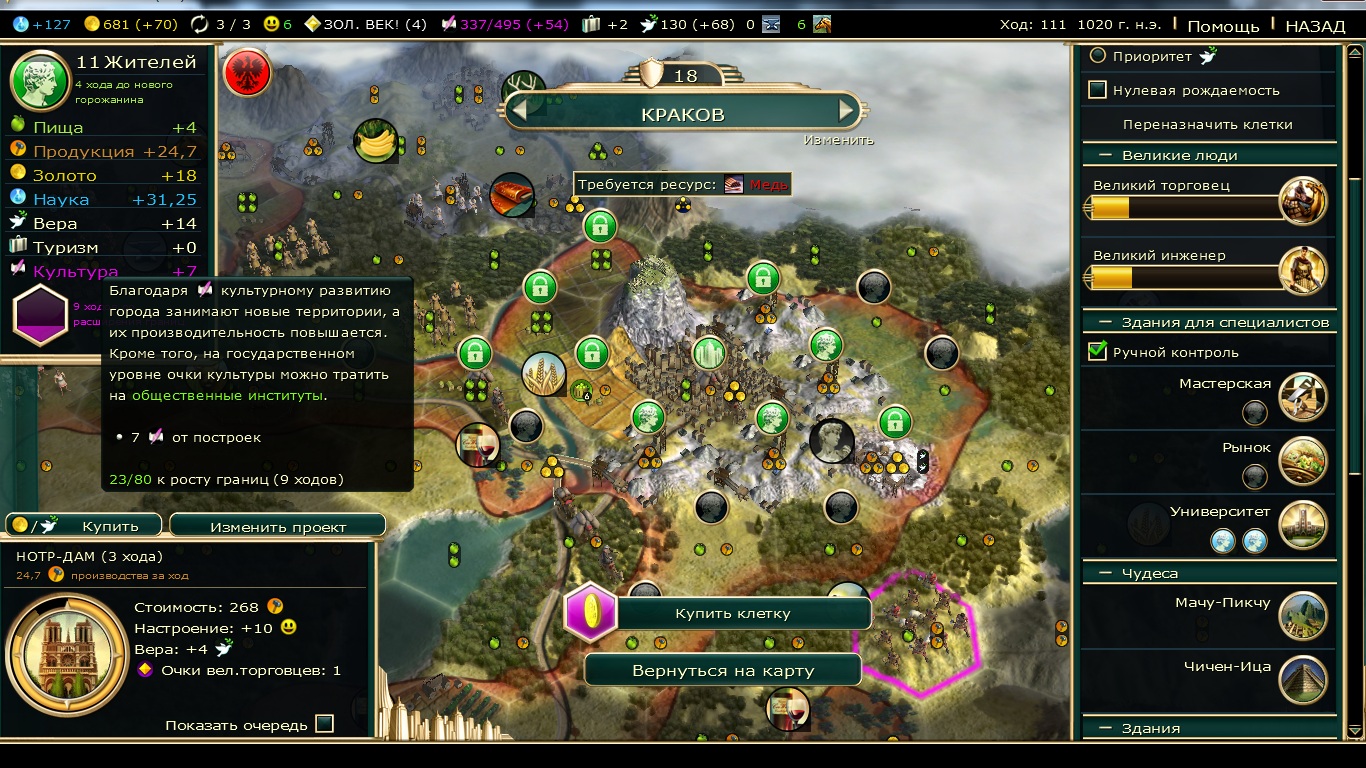Click Изменить to rename the city
This screenshot has height=768, width=1366.
point(838,140)
